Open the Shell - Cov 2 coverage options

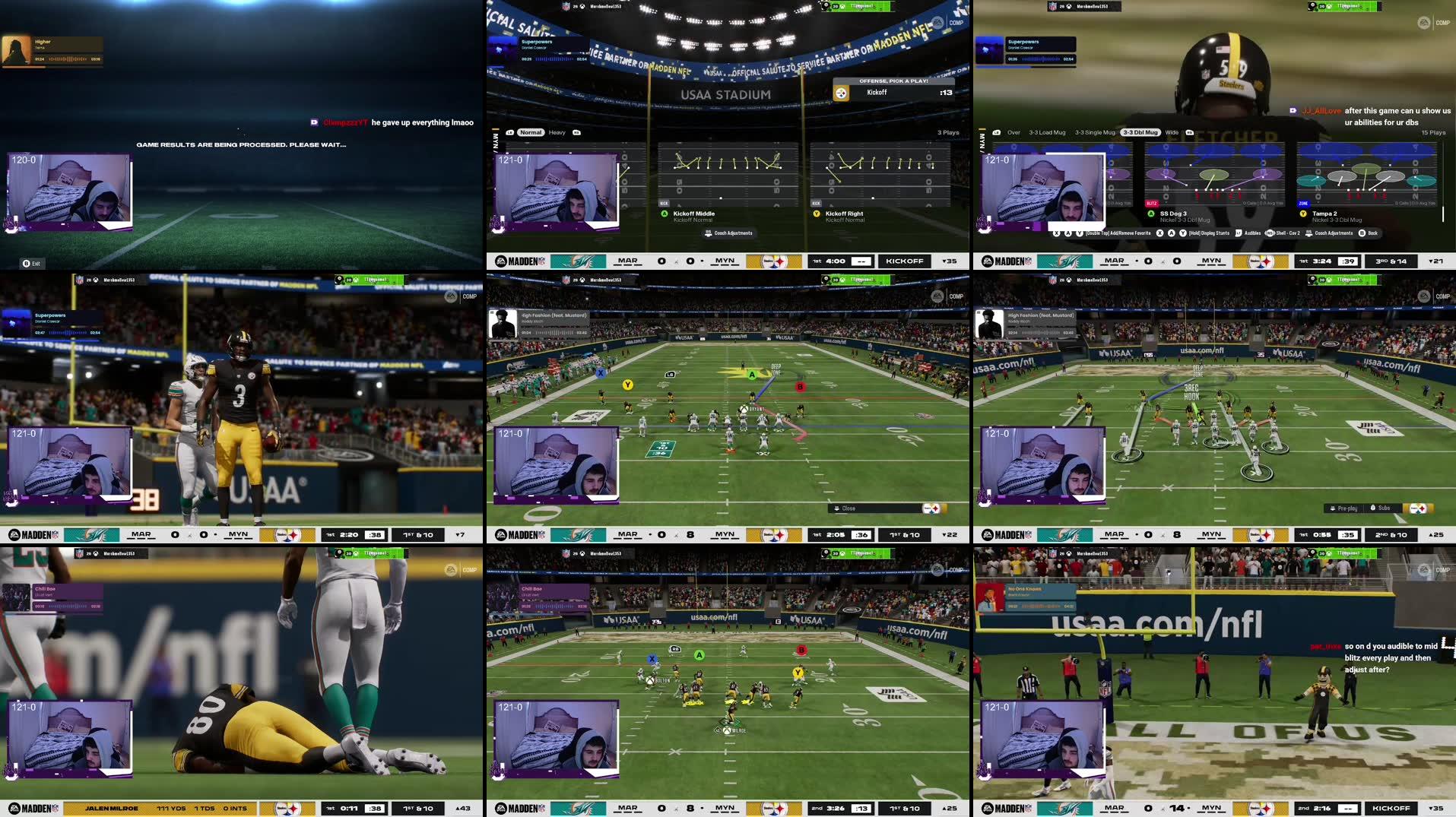[1289, 233]
